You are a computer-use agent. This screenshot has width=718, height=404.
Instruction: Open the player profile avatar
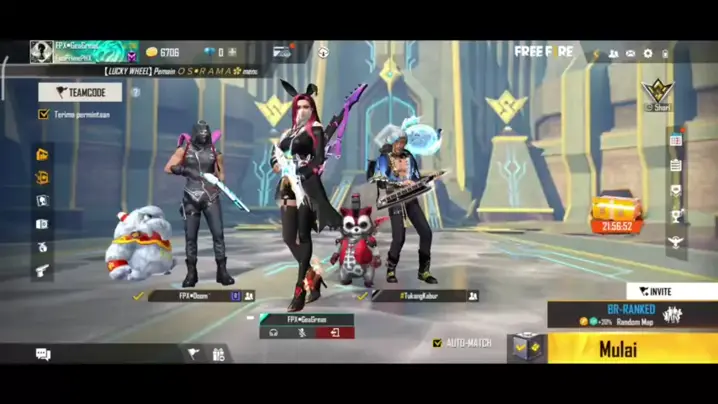[x=41, y=51]
